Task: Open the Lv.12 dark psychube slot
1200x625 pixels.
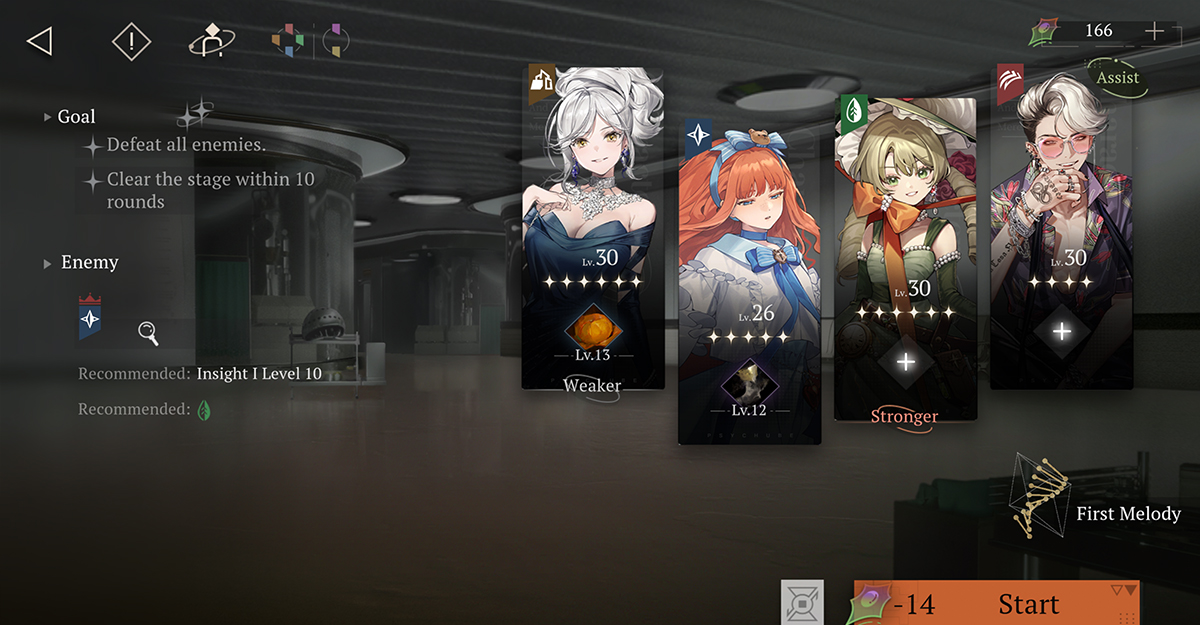Action: pos(749,383)
